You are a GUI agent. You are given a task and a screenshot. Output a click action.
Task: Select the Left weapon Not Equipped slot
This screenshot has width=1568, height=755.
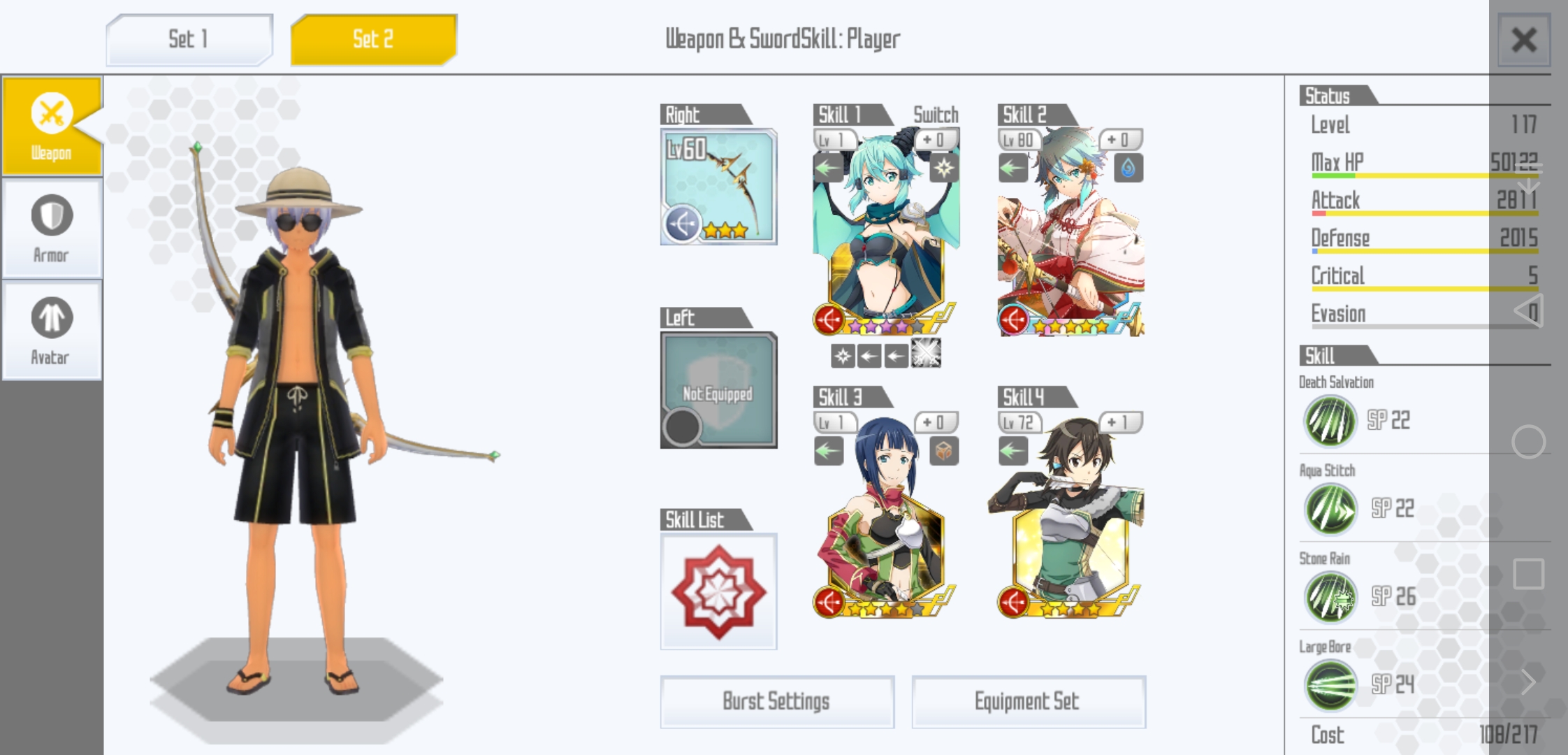pos(718,391)
